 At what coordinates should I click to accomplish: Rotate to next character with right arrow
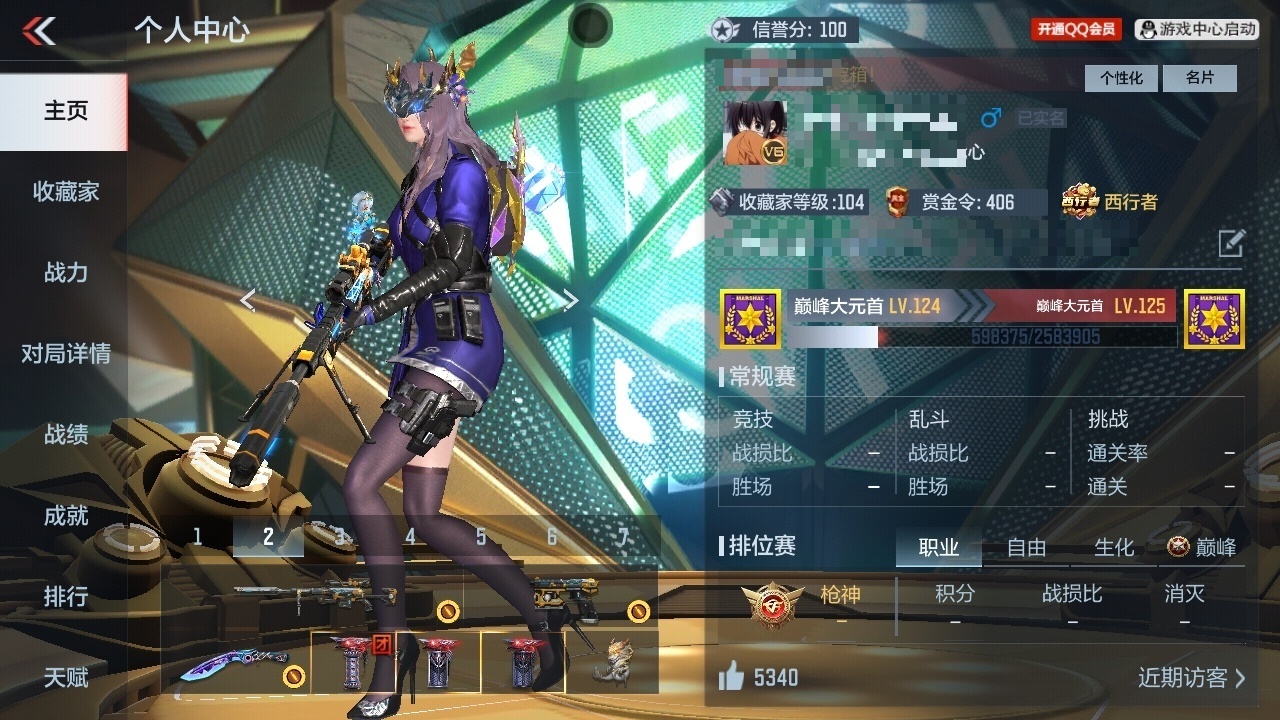click(570, 301)
